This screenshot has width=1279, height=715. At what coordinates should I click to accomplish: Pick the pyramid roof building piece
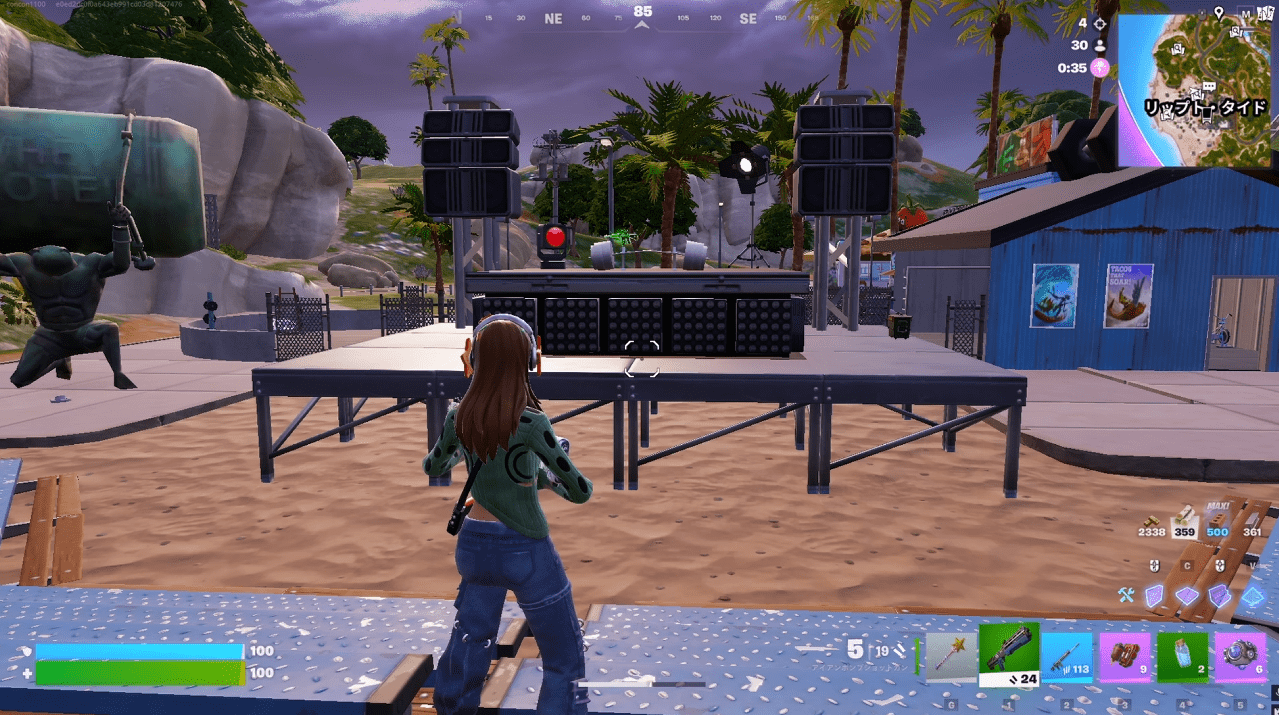tap(1252, 596)
